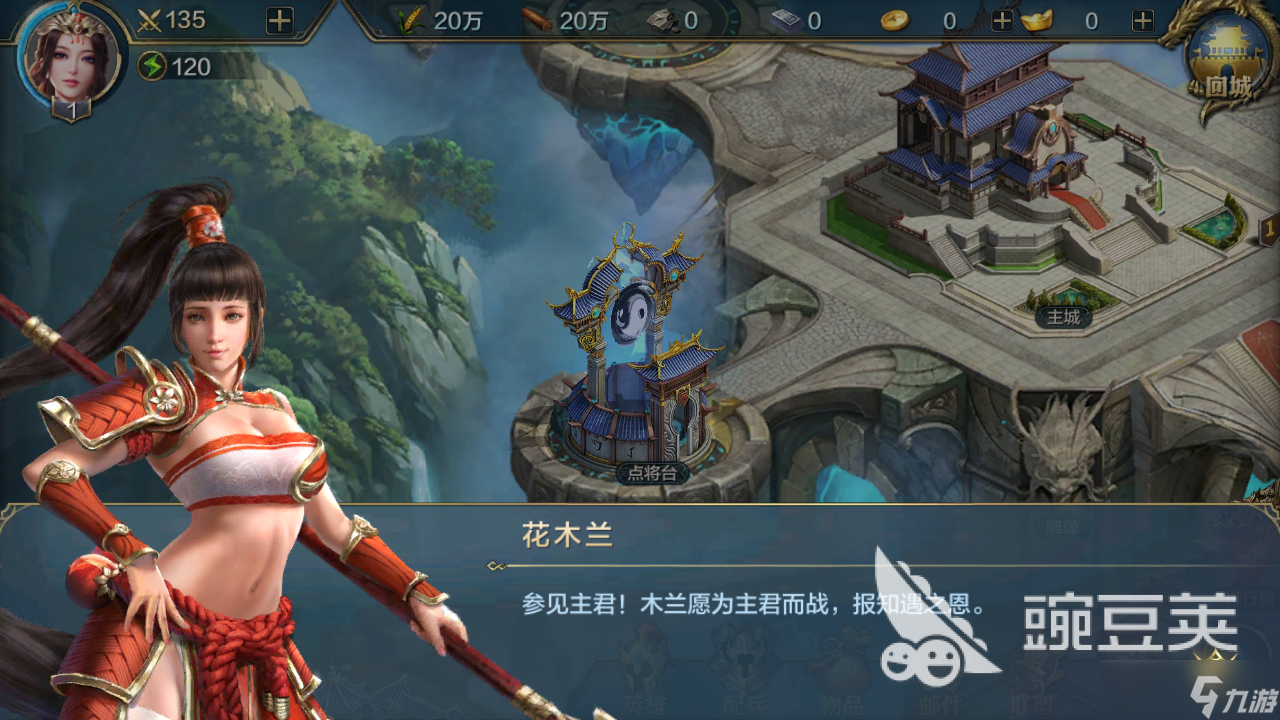Viewport: 1280px width, 720px height.
Task: Click the gold ingot currency icon
Action: click(1037, 22)
